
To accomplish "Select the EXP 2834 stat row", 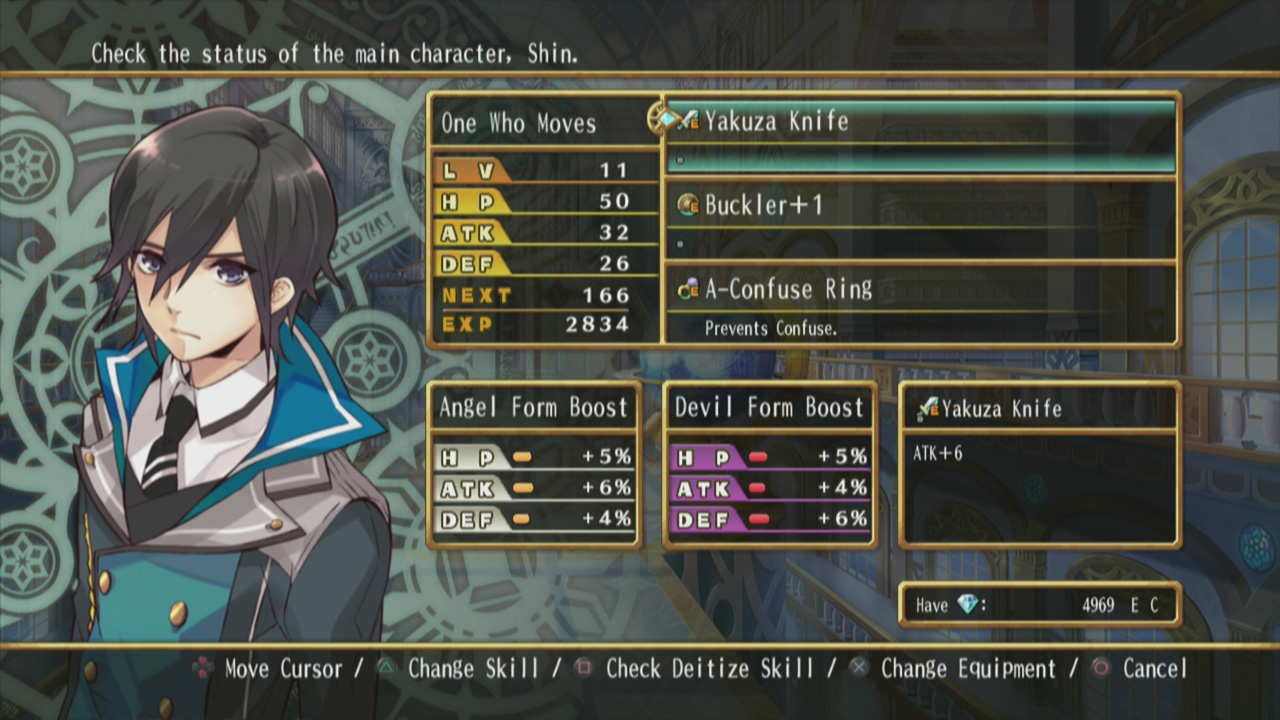I will click(x=545, y=324).
